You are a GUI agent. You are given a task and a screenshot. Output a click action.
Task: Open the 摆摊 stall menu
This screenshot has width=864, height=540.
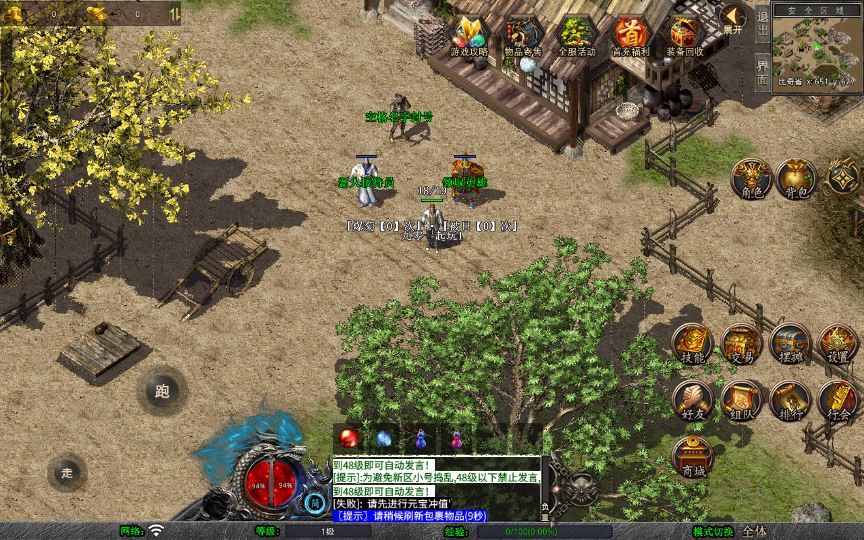pos(789,343)
